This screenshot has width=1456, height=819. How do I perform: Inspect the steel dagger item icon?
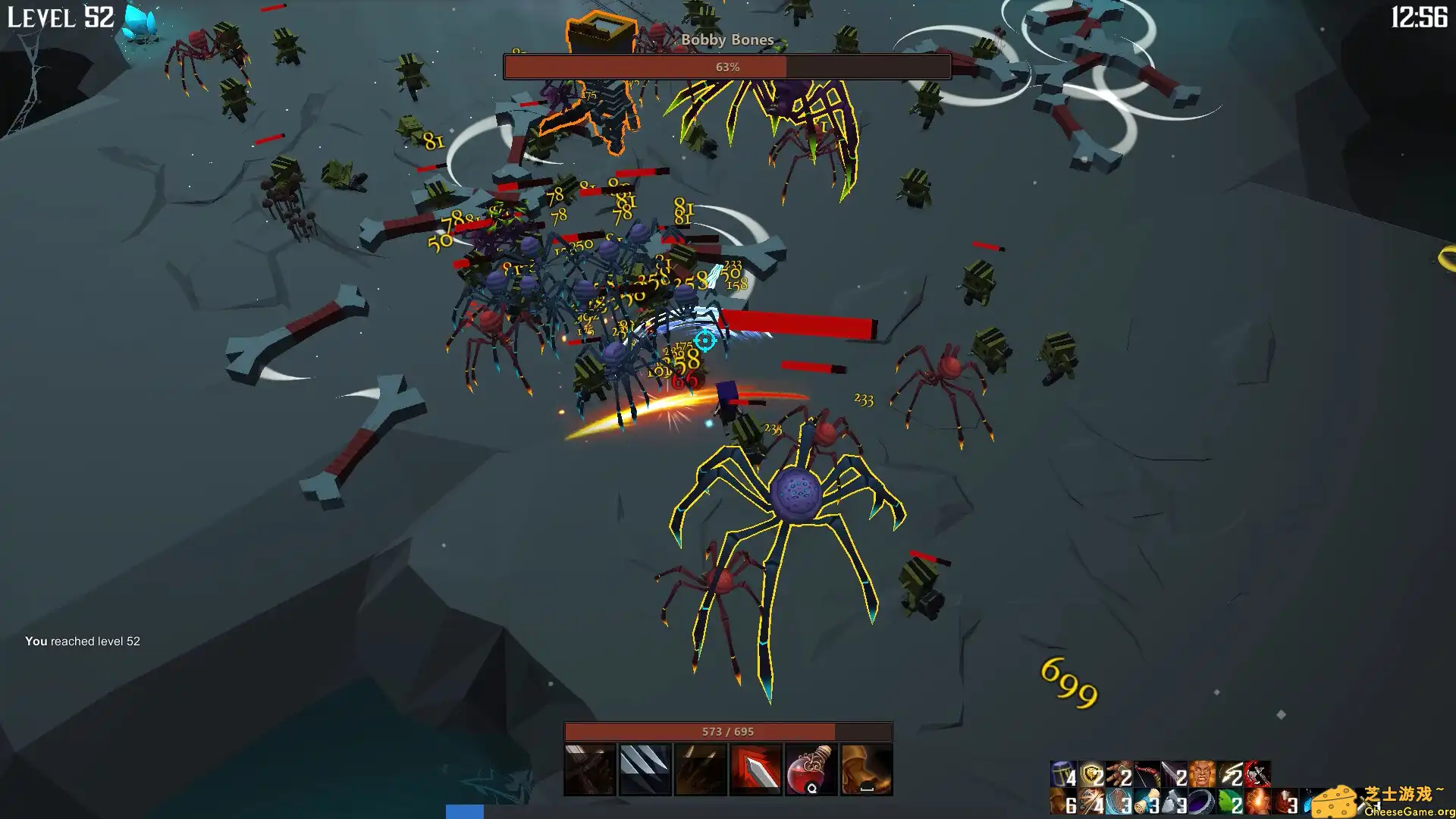pyautogui.click(x=1174, y=774)
